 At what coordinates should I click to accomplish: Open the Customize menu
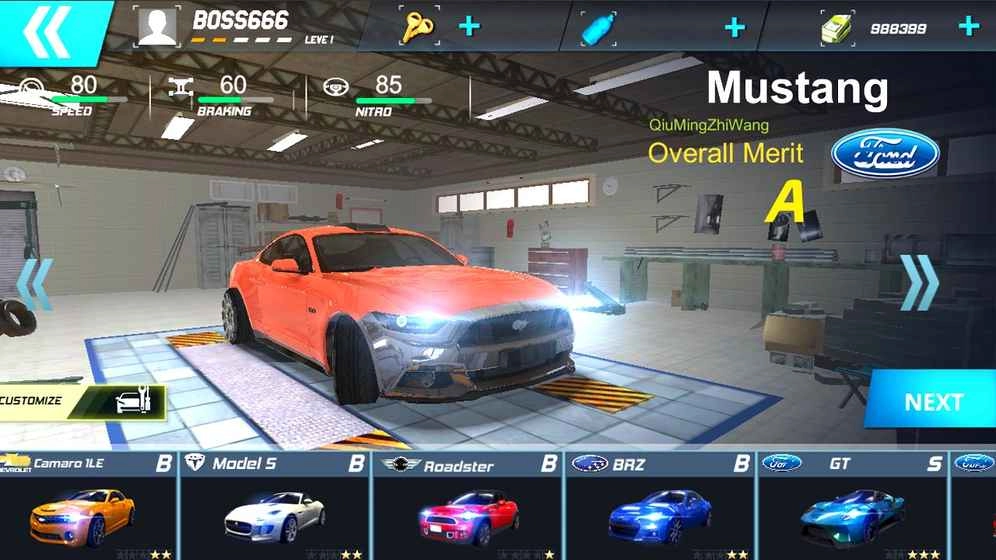click(80, 402)
